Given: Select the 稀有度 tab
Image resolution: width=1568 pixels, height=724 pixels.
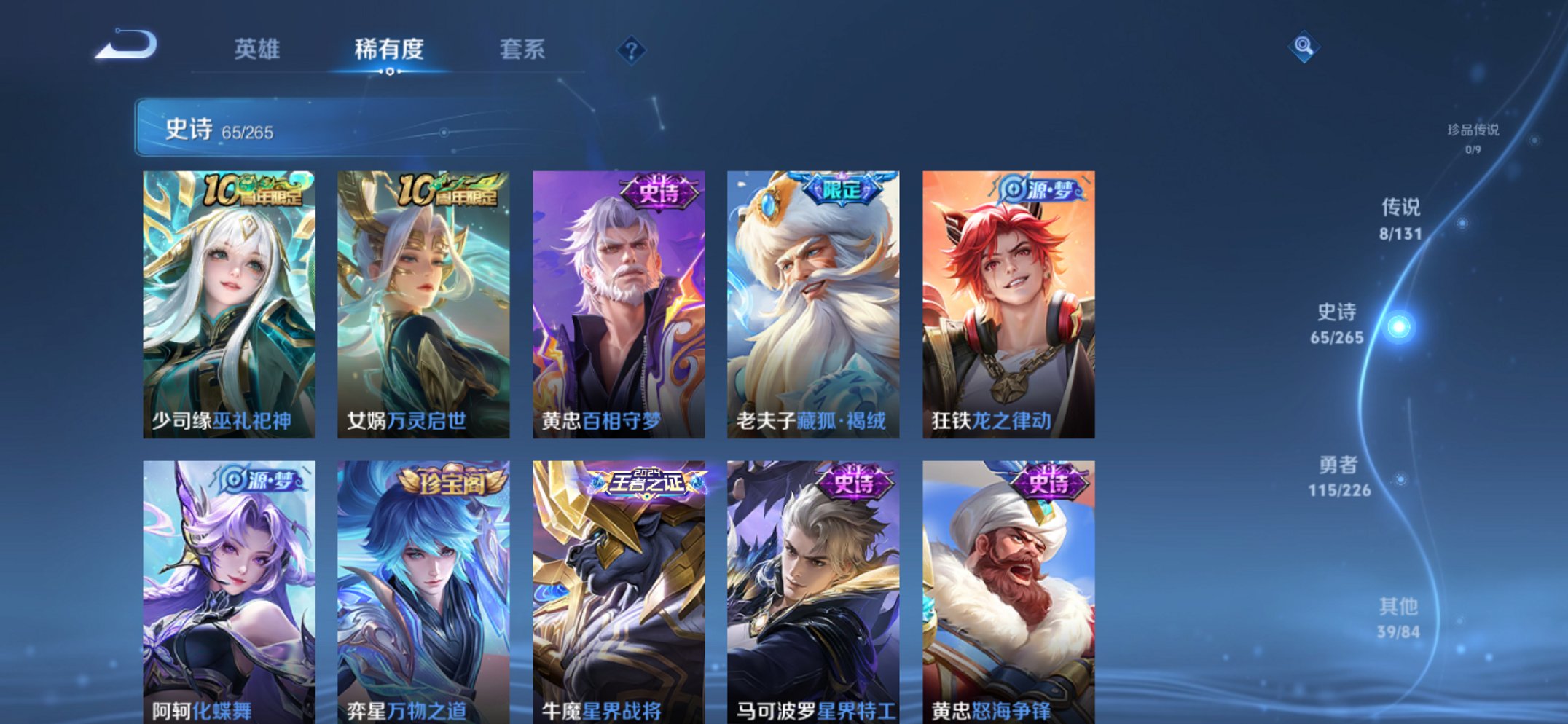Looking at the screenshot, I should pos(390,50).
